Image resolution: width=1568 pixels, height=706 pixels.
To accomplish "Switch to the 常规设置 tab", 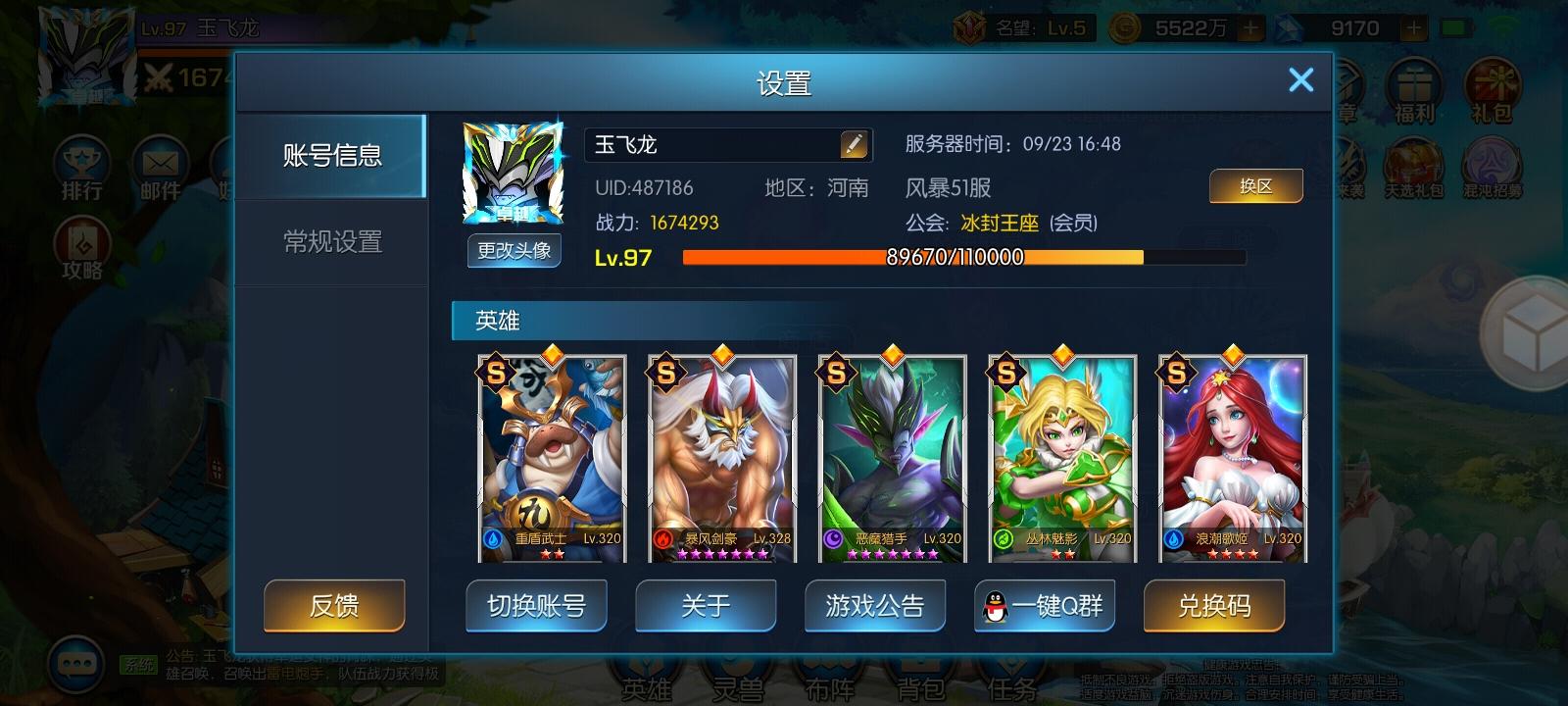I will 332,242.
